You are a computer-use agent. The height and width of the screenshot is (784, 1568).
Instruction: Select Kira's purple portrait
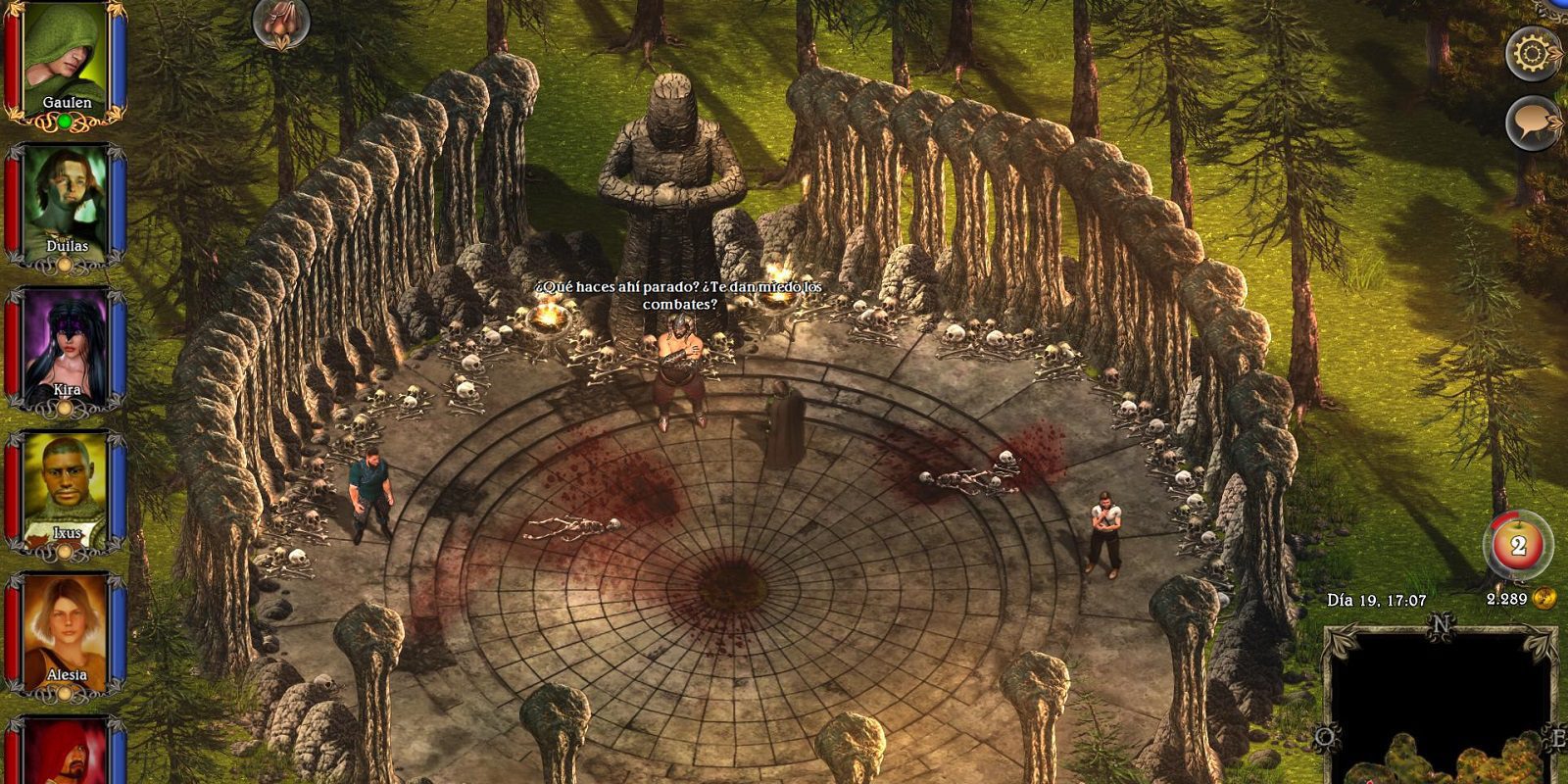click(66, 343)
